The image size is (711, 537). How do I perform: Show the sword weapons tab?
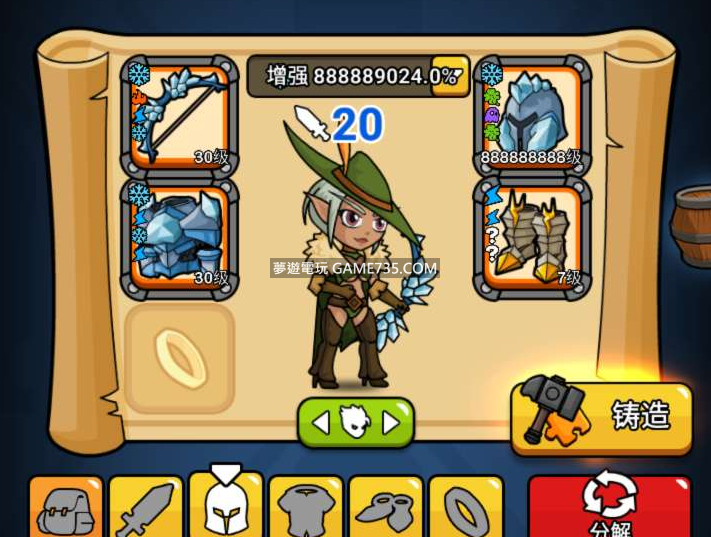pyautogui.click(x=146, y=509)
